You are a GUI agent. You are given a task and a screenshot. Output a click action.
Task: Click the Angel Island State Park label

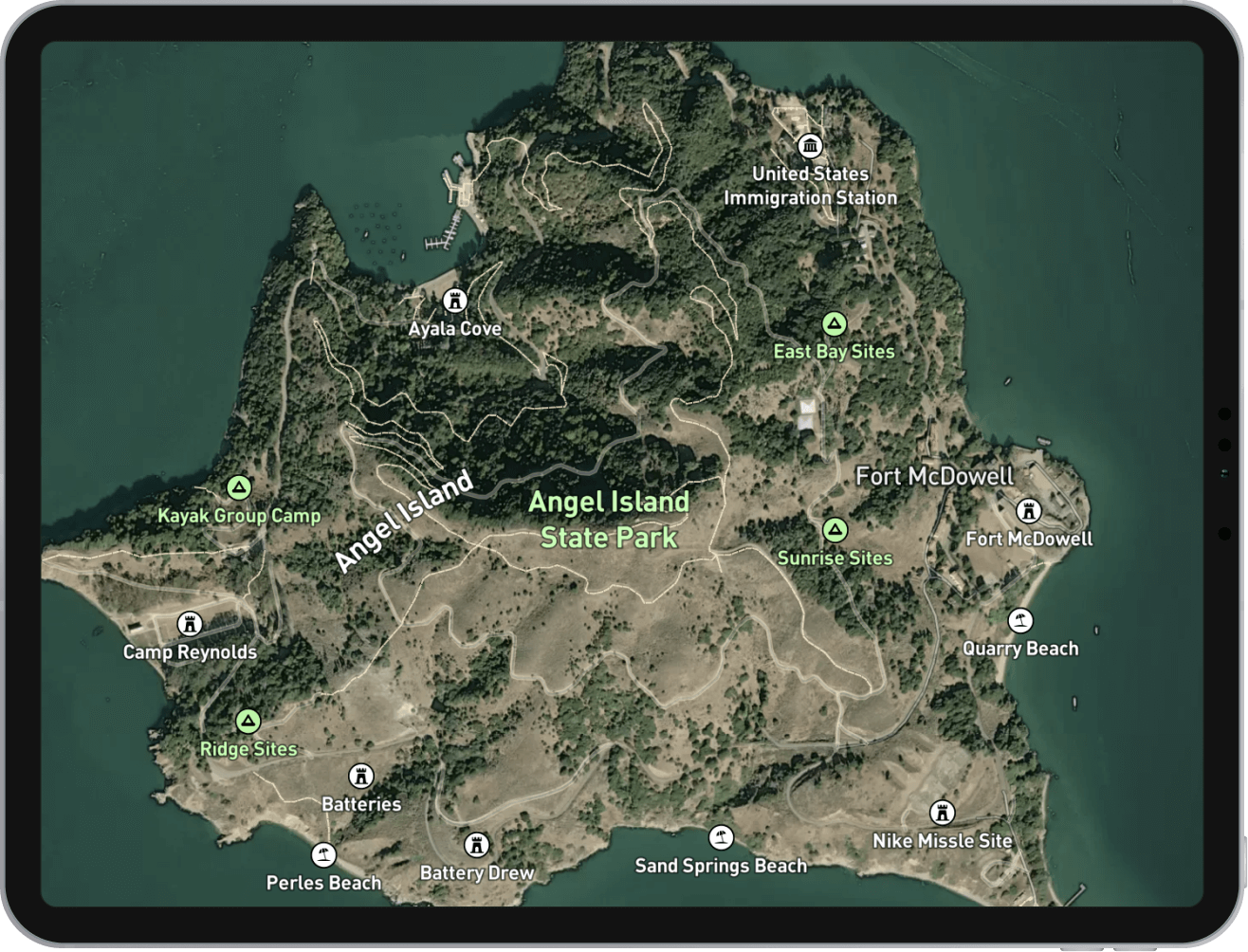click(610, 520)
